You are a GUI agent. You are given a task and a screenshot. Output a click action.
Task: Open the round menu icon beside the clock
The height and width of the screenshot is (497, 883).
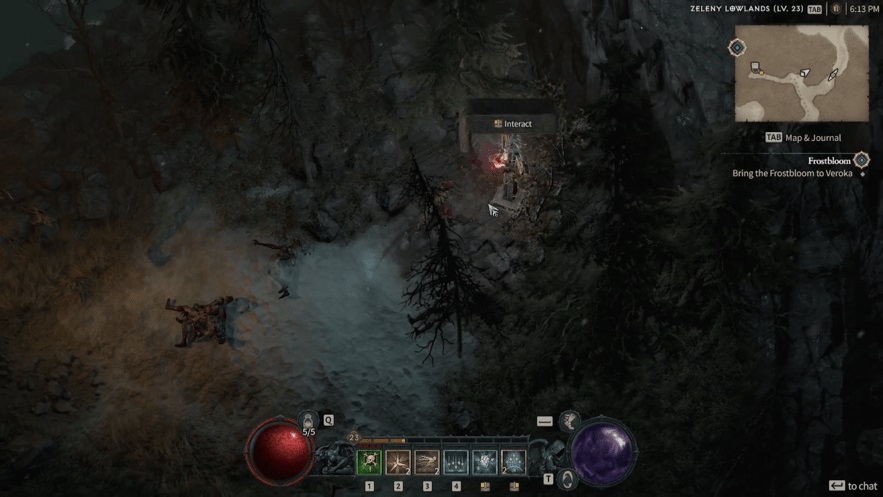click(x=836, y=9)
